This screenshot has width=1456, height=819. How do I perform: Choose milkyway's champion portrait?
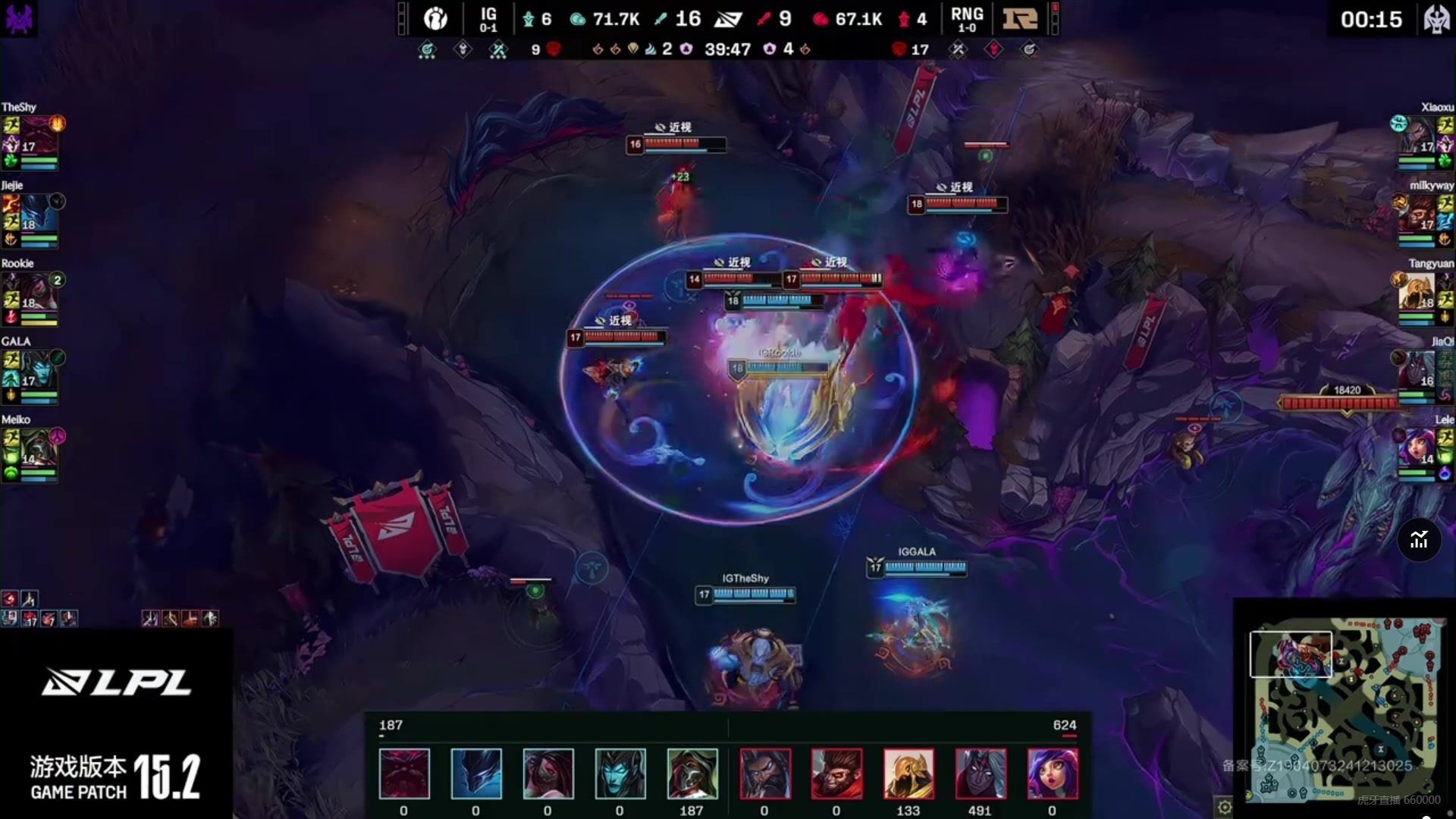[x=1417, y=213]
